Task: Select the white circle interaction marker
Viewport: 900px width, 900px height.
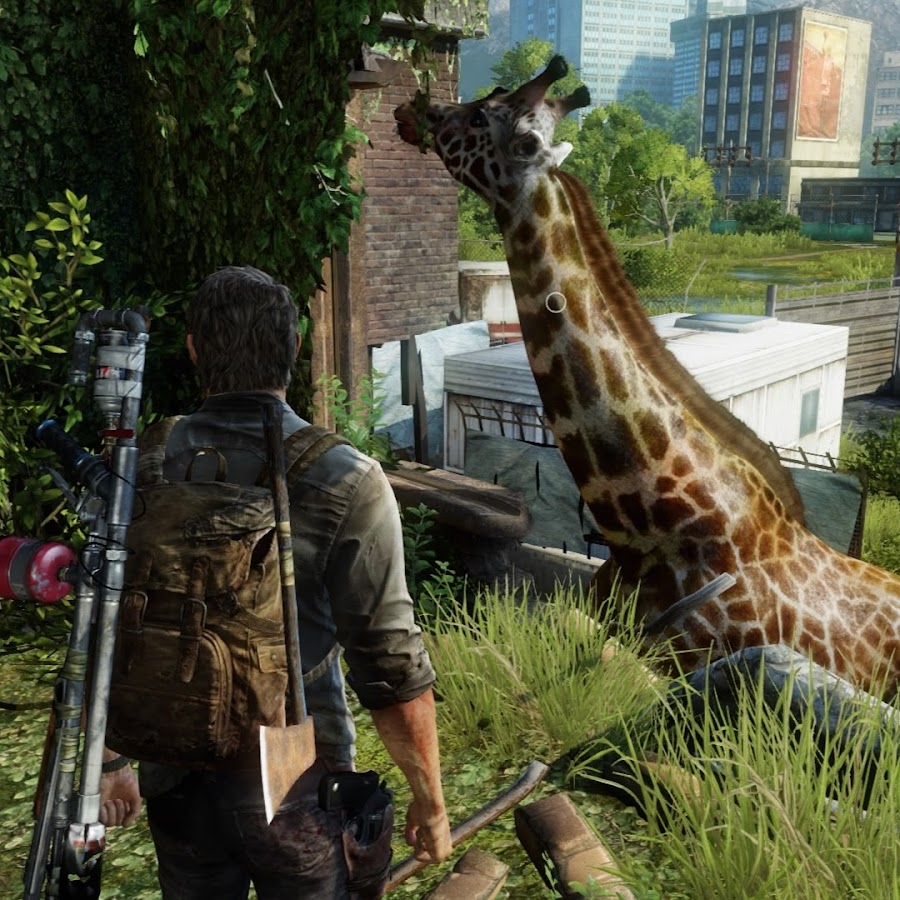Action: click(555, 302)
